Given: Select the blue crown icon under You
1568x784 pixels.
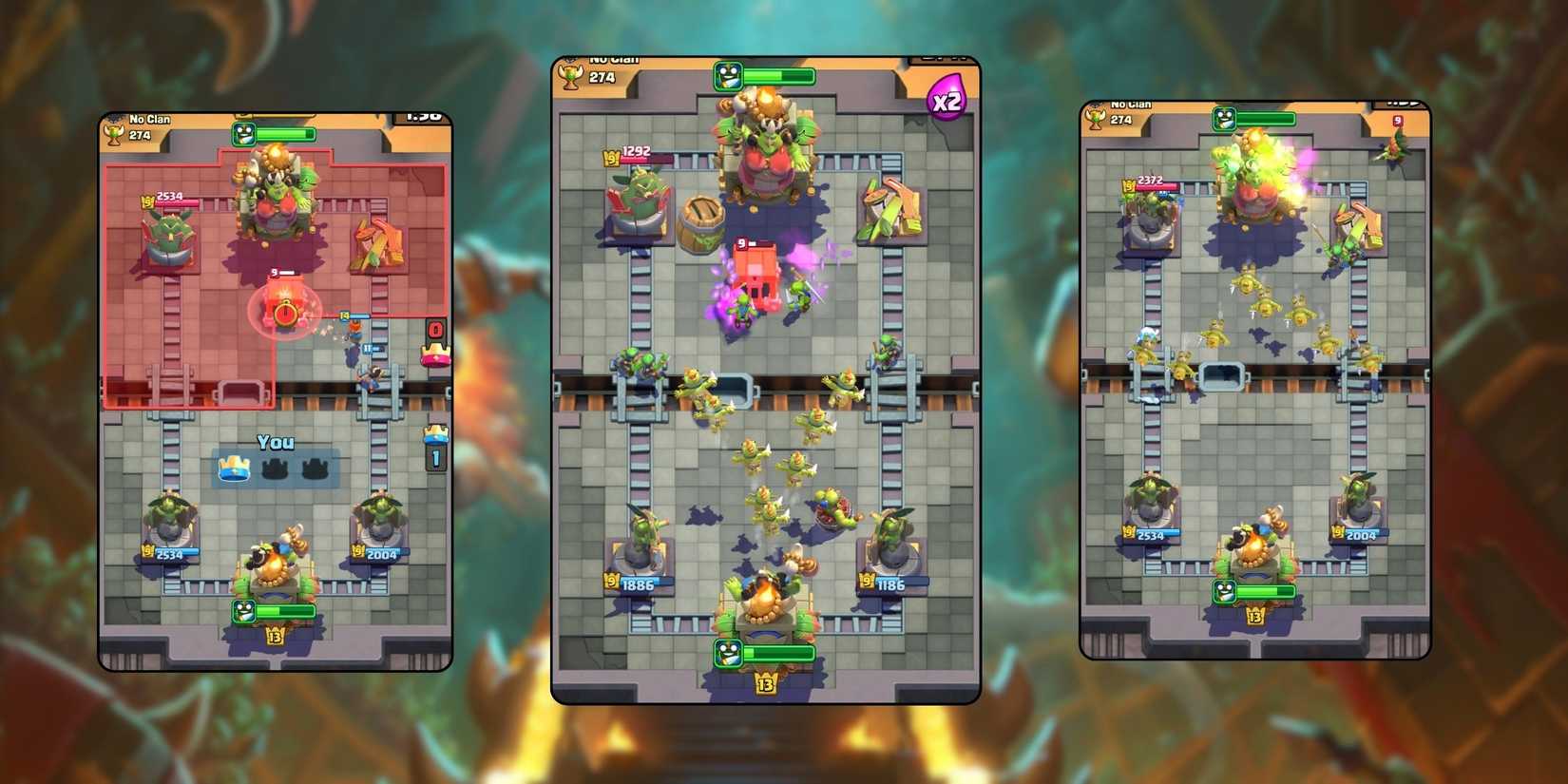Looking at the screenshot, I should tap(235, 468).
